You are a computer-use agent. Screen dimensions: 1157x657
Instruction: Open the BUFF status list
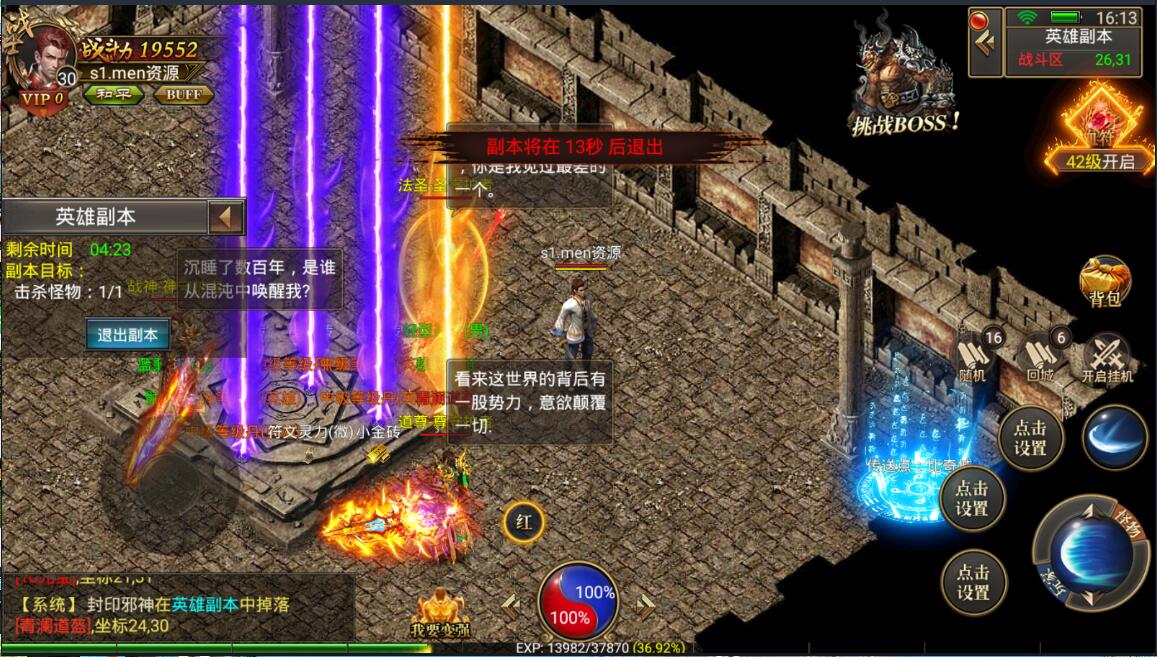(183, 95)
